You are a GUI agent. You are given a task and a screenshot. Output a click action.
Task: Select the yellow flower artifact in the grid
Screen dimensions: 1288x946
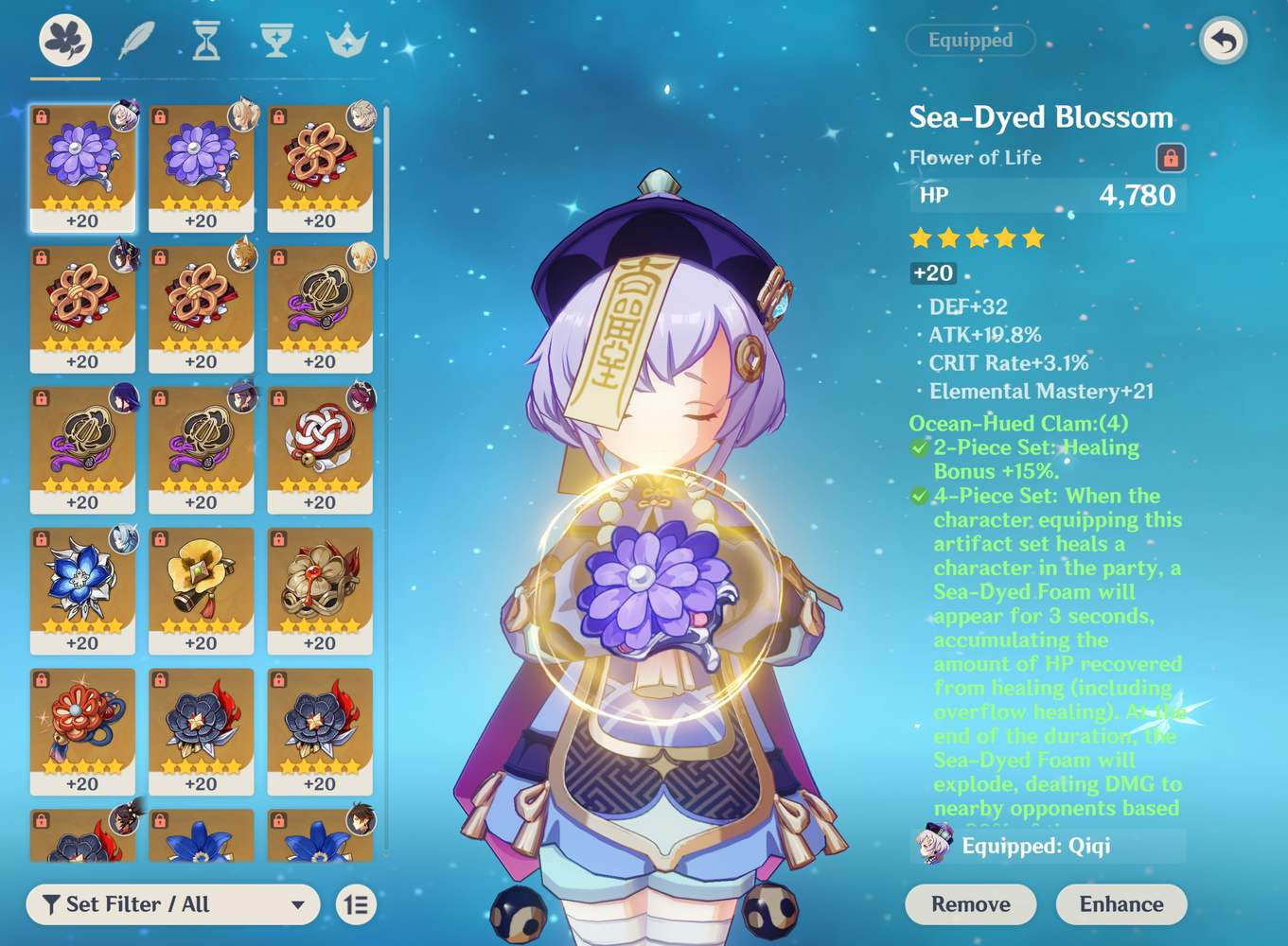pyautogui.click(x=201, y=587)
